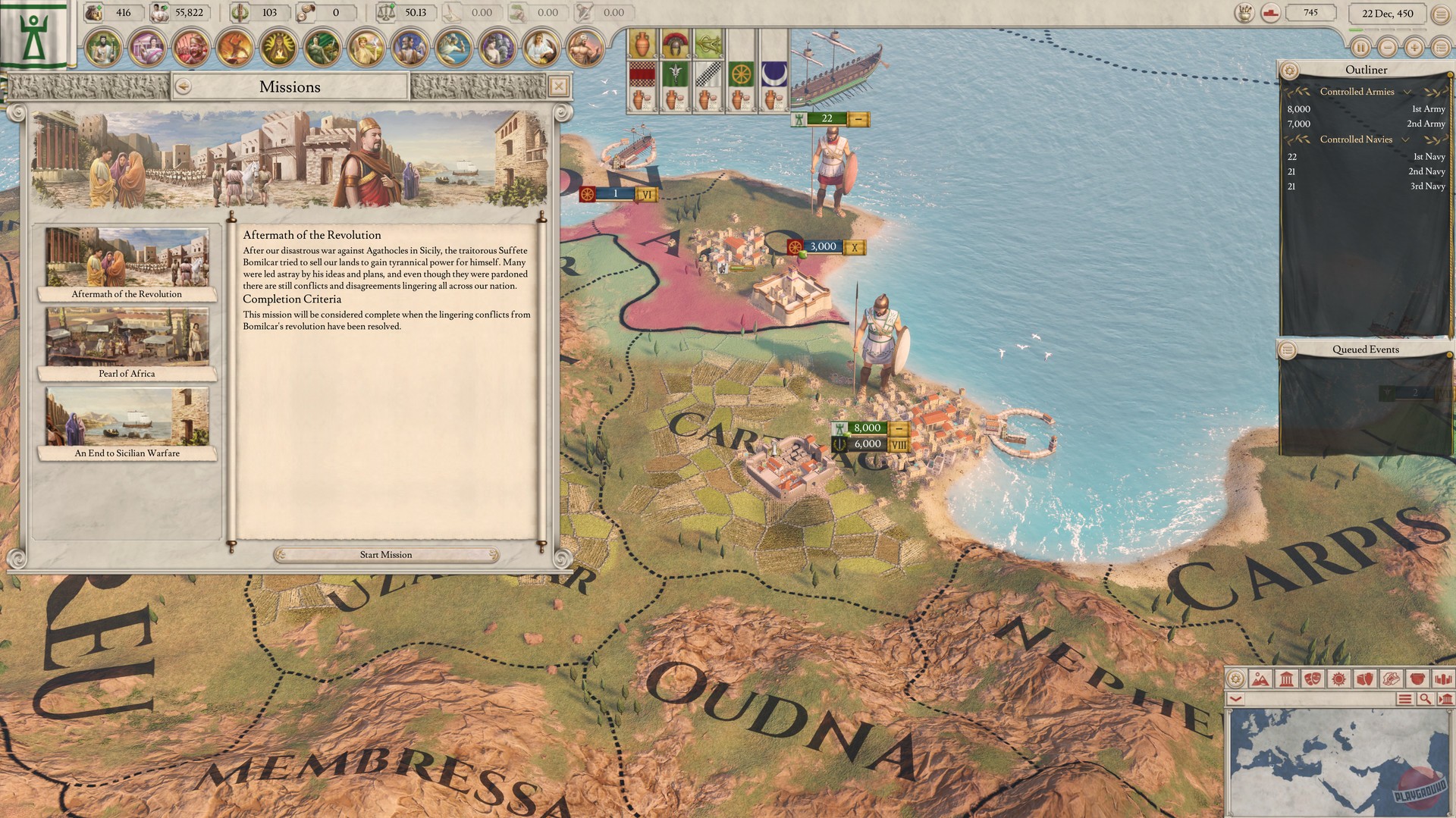1456x818 pixels.
Task: Select the religion map mode sun icon
Action: coord(1338,680)
